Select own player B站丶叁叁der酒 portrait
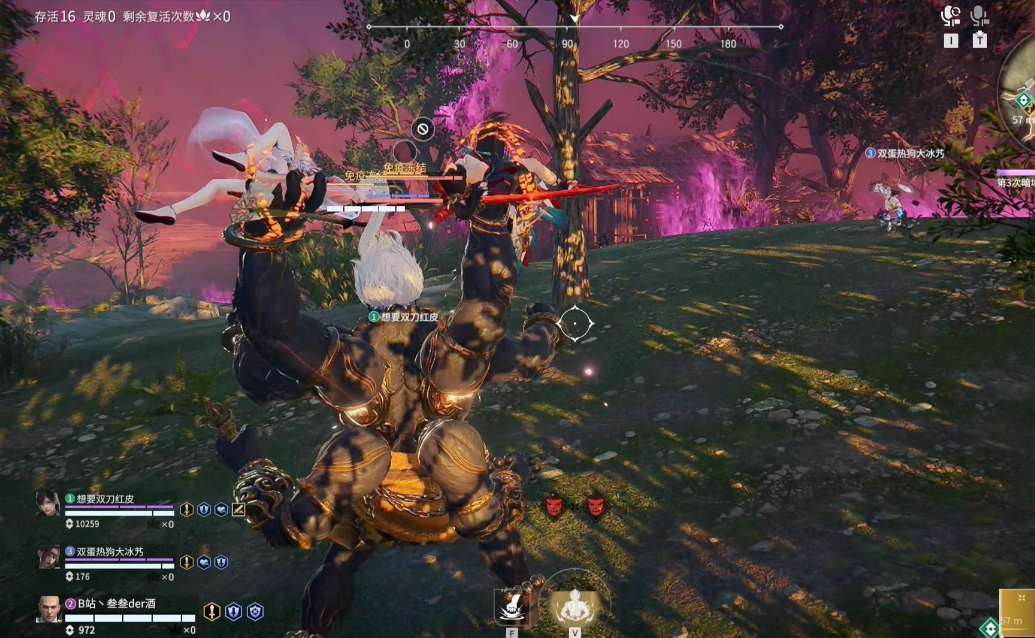 pos(48,609)
